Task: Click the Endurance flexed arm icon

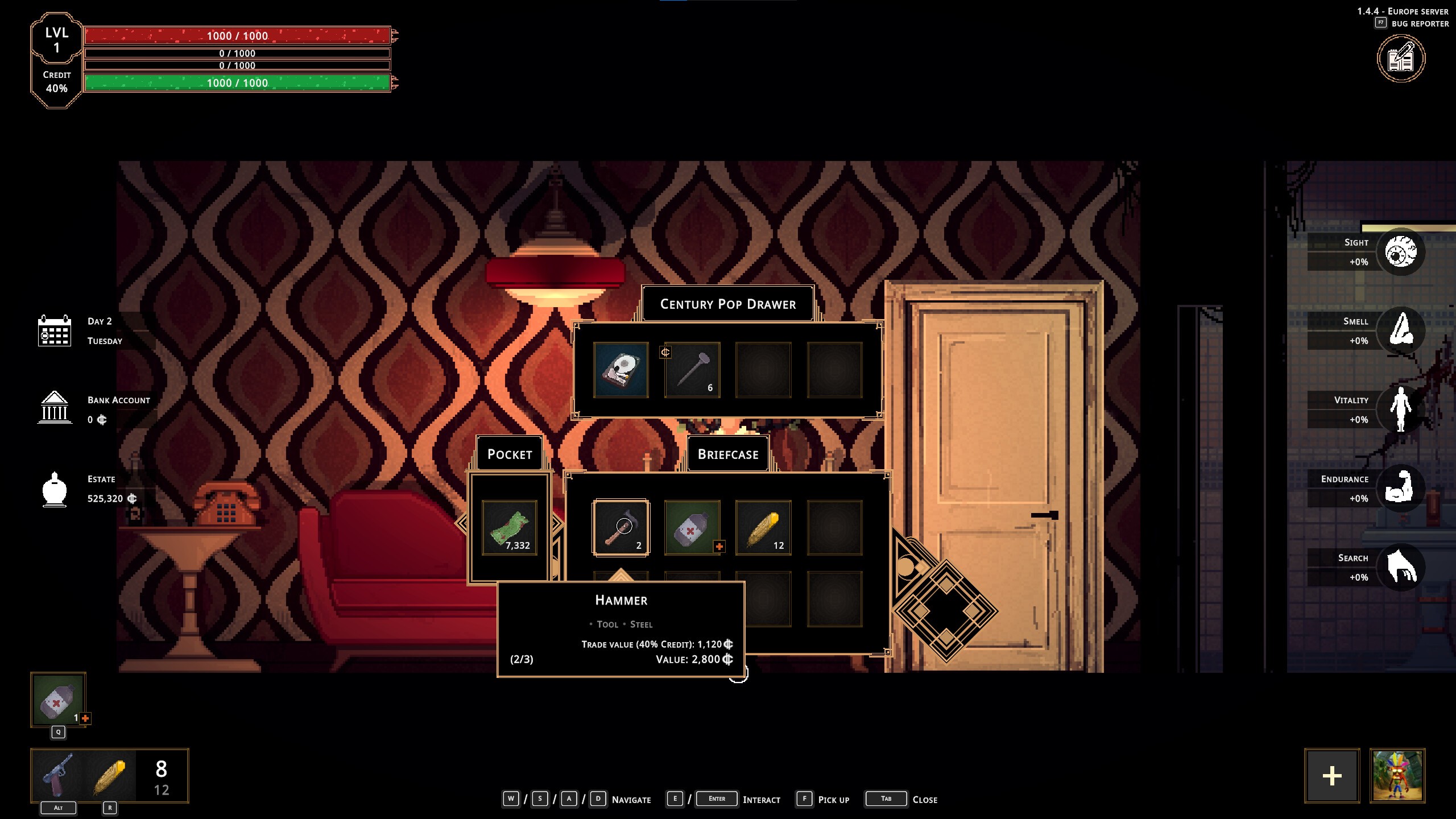Action: pos(1401,488)
